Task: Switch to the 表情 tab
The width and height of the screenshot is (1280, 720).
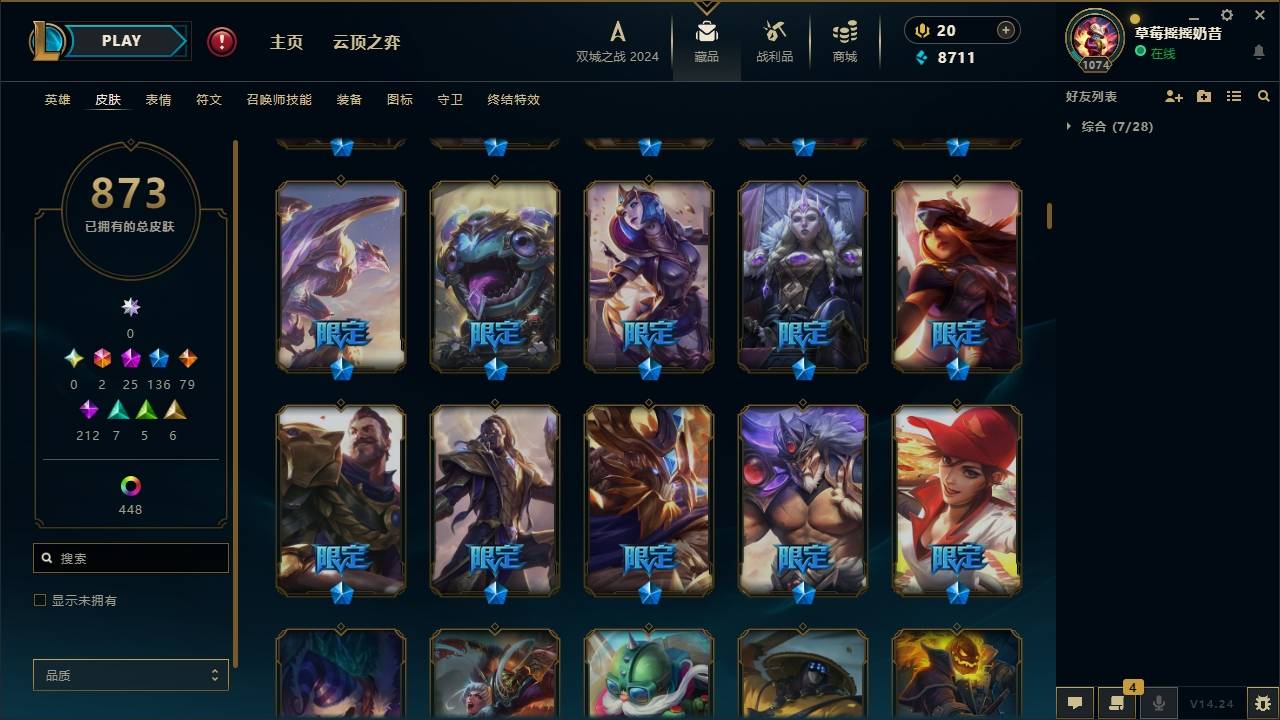Action: click(x=157, y=100)
